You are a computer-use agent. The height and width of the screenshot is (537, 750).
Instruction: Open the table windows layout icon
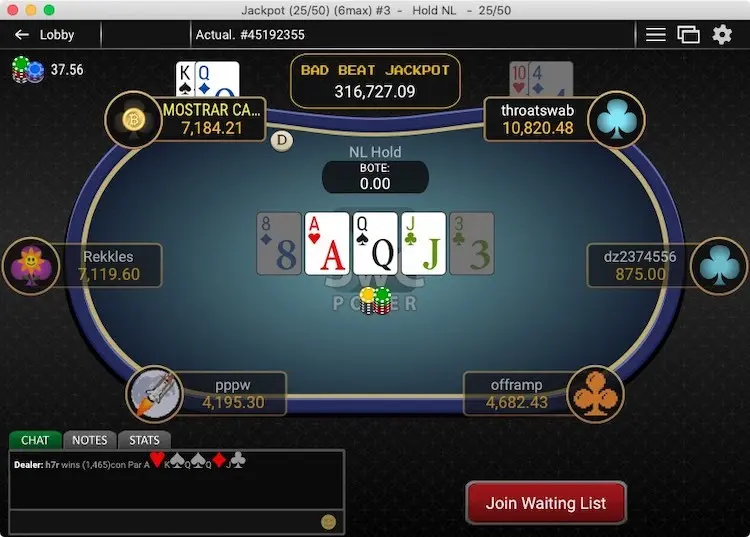point(688,35)
